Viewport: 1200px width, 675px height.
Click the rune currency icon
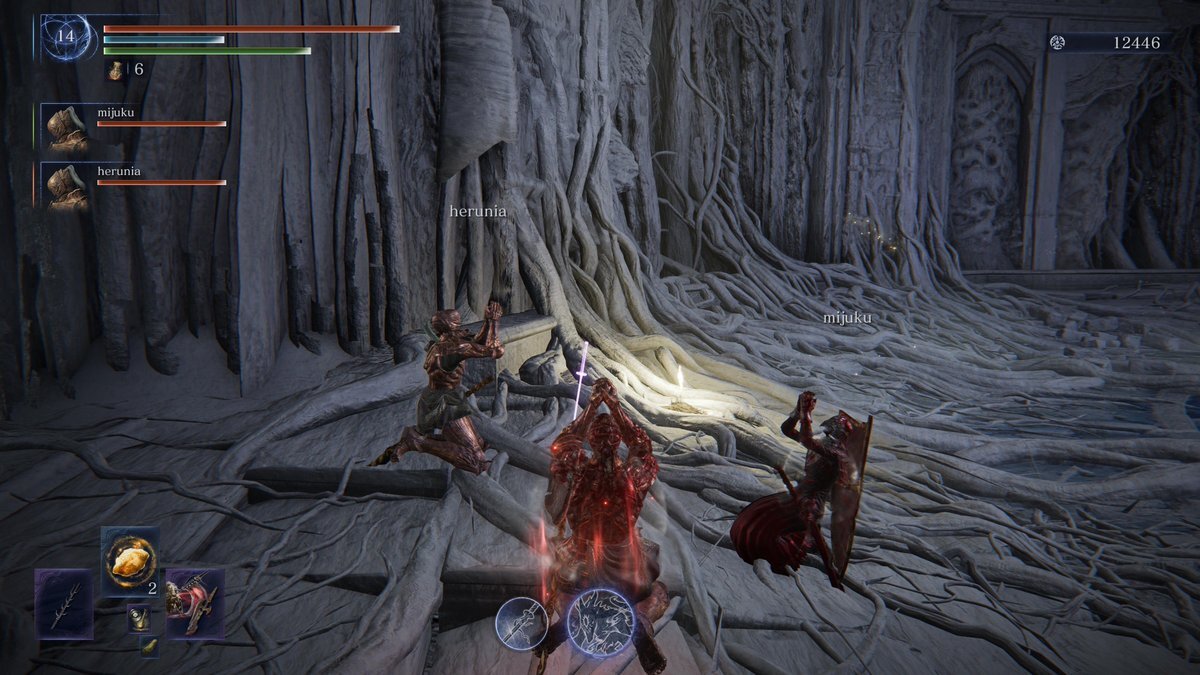point(1059,42)
